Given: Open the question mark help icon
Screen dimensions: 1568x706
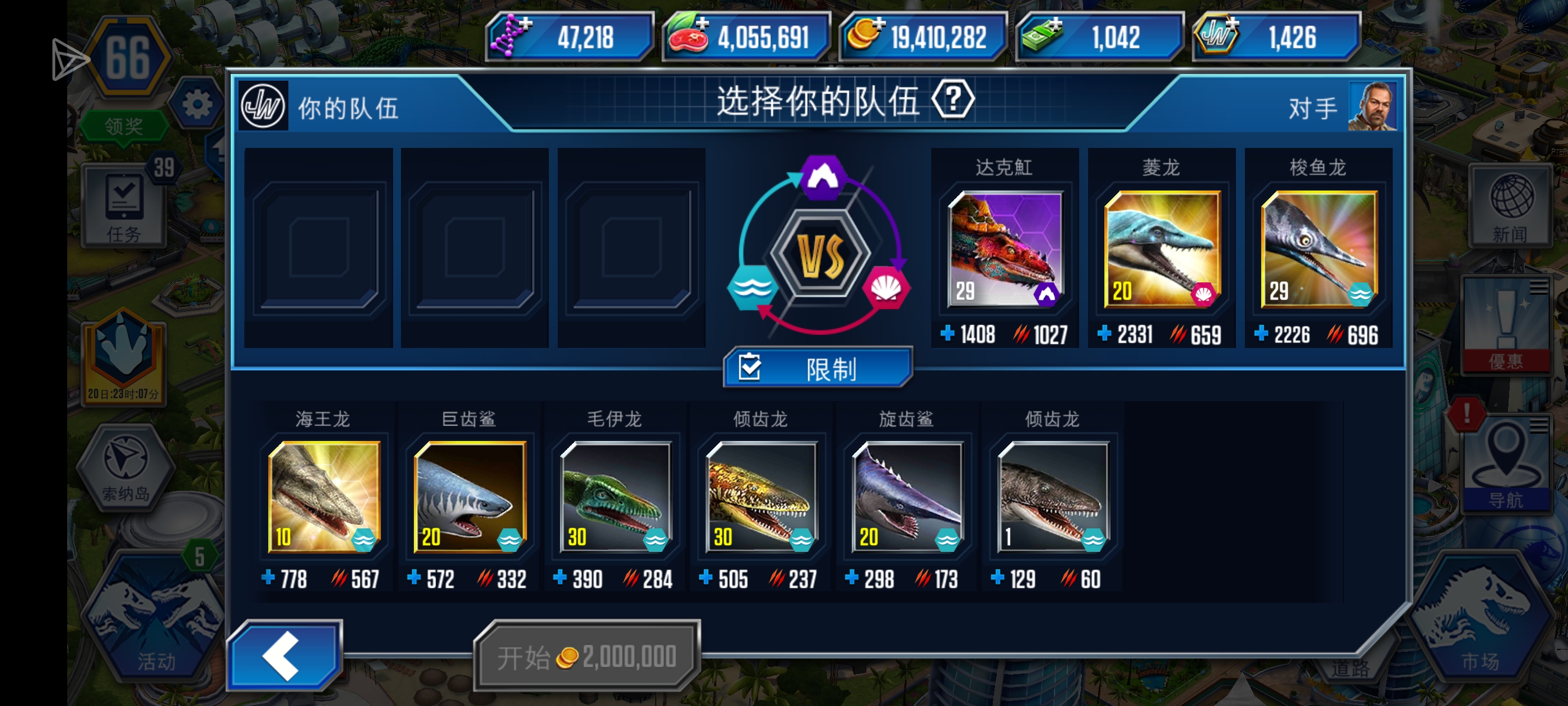Looking at the screenshot, I should pos(953,99).
